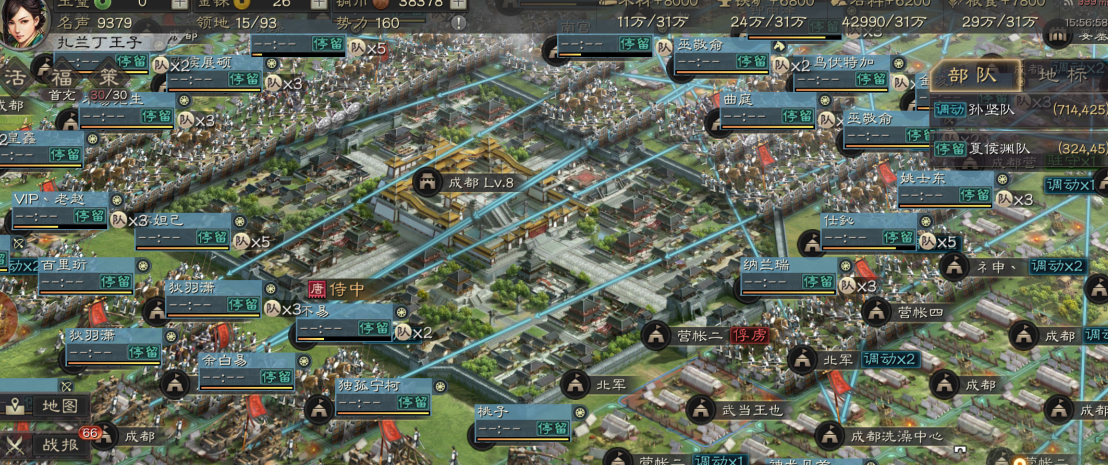Show the 势力 power info exclamation icon
The width and height of the screenshot is (1108, 465).
coord(458,22)
